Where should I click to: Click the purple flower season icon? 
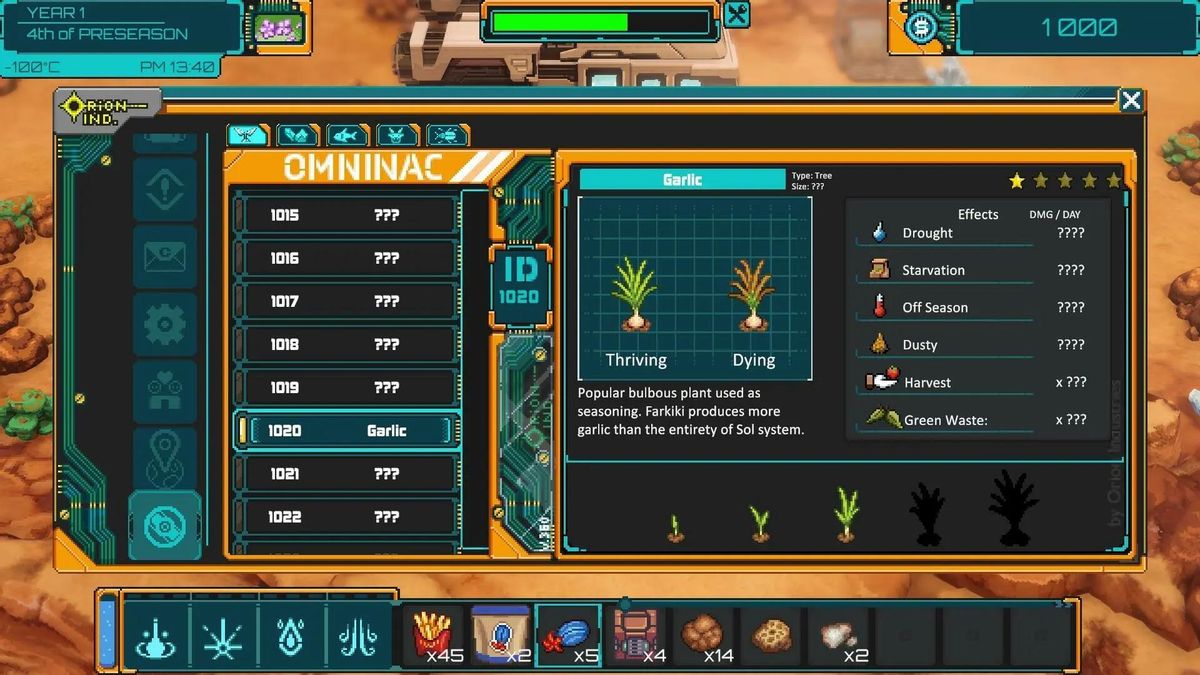point(279,26)
